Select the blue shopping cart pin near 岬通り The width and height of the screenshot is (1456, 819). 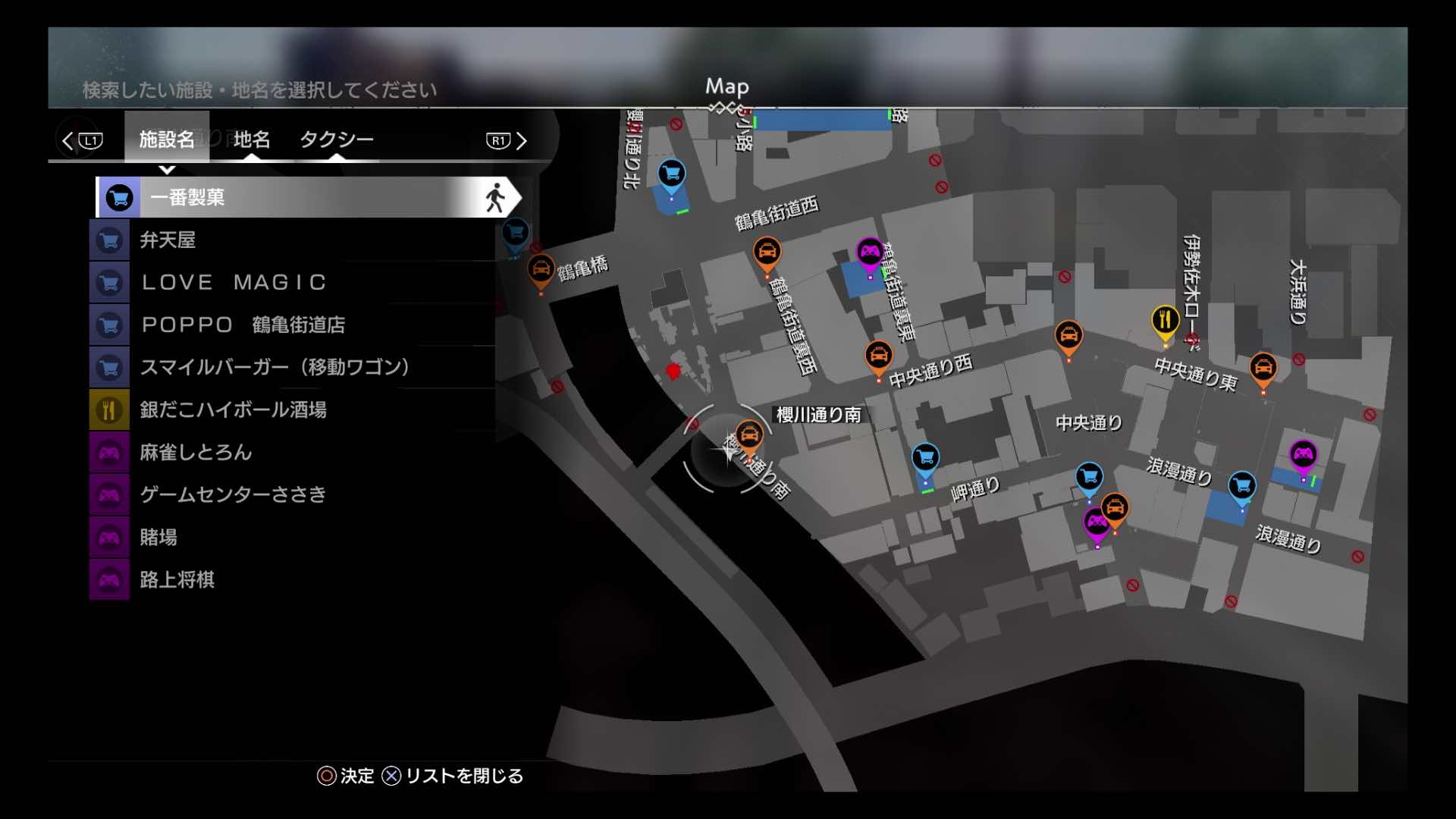point(924,457)
